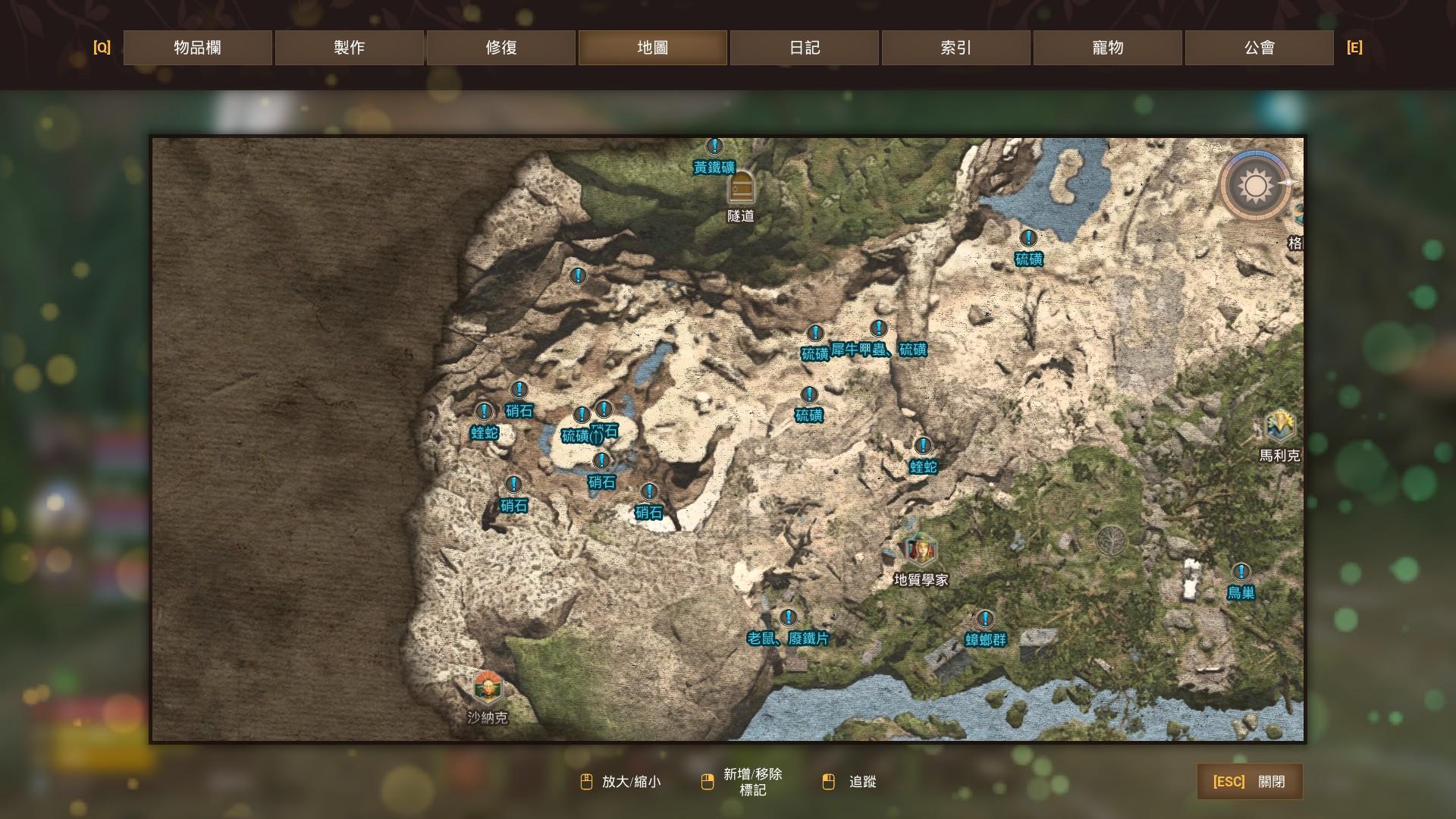The height and width of the screenshot is (819, 1456).
Task: Click the 地質學家 geologist NPC marker
Action: click(x=921, y=550)
